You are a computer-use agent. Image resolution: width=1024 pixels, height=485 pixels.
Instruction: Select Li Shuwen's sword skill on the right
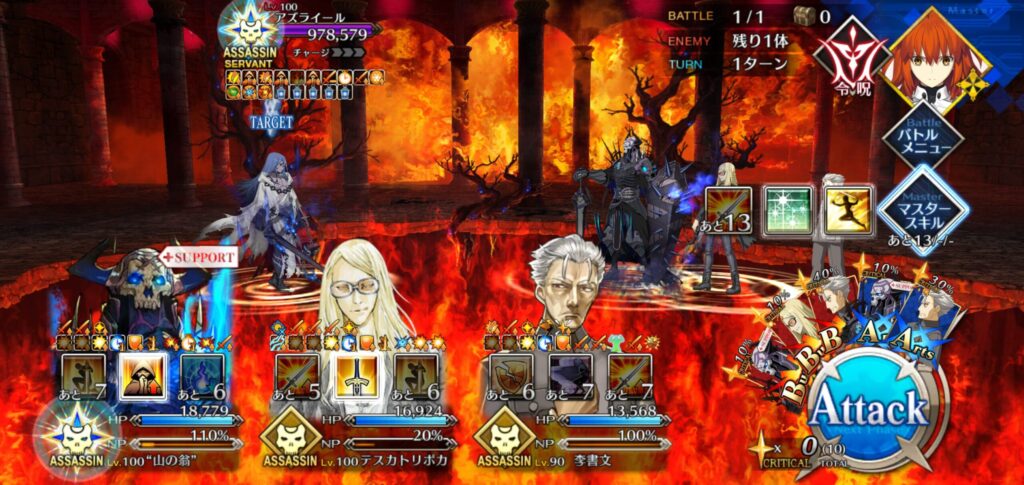[629, 377]
